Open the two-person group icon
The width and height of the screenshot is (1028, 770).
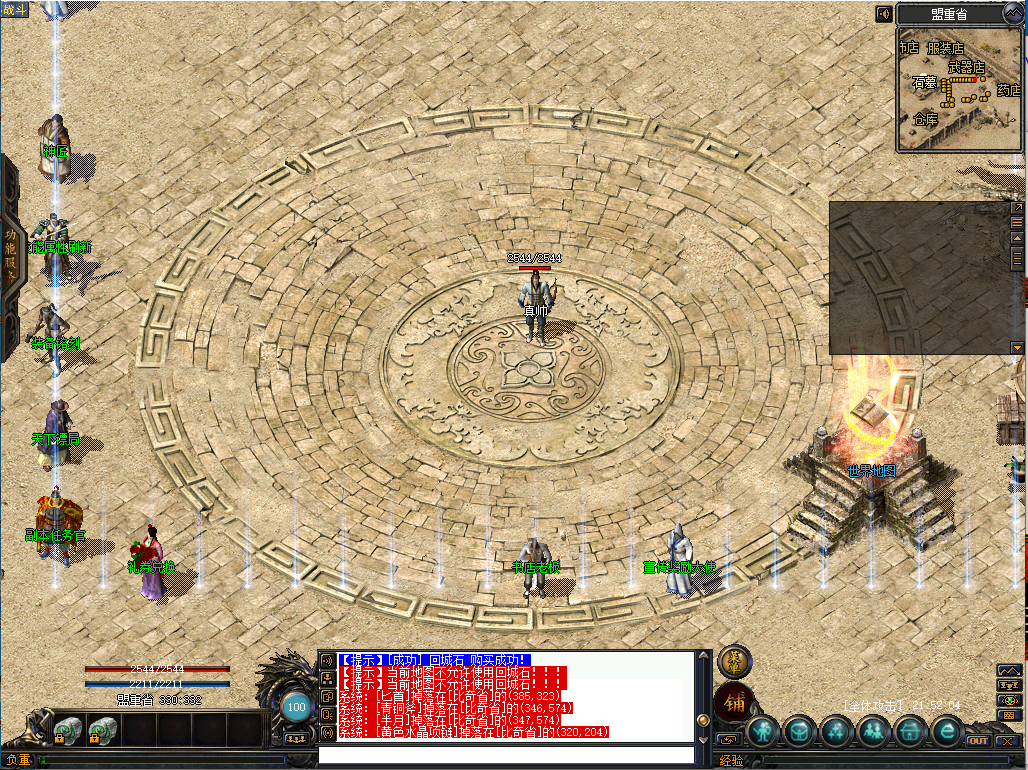pyautogui.click(x=873, y=732)
